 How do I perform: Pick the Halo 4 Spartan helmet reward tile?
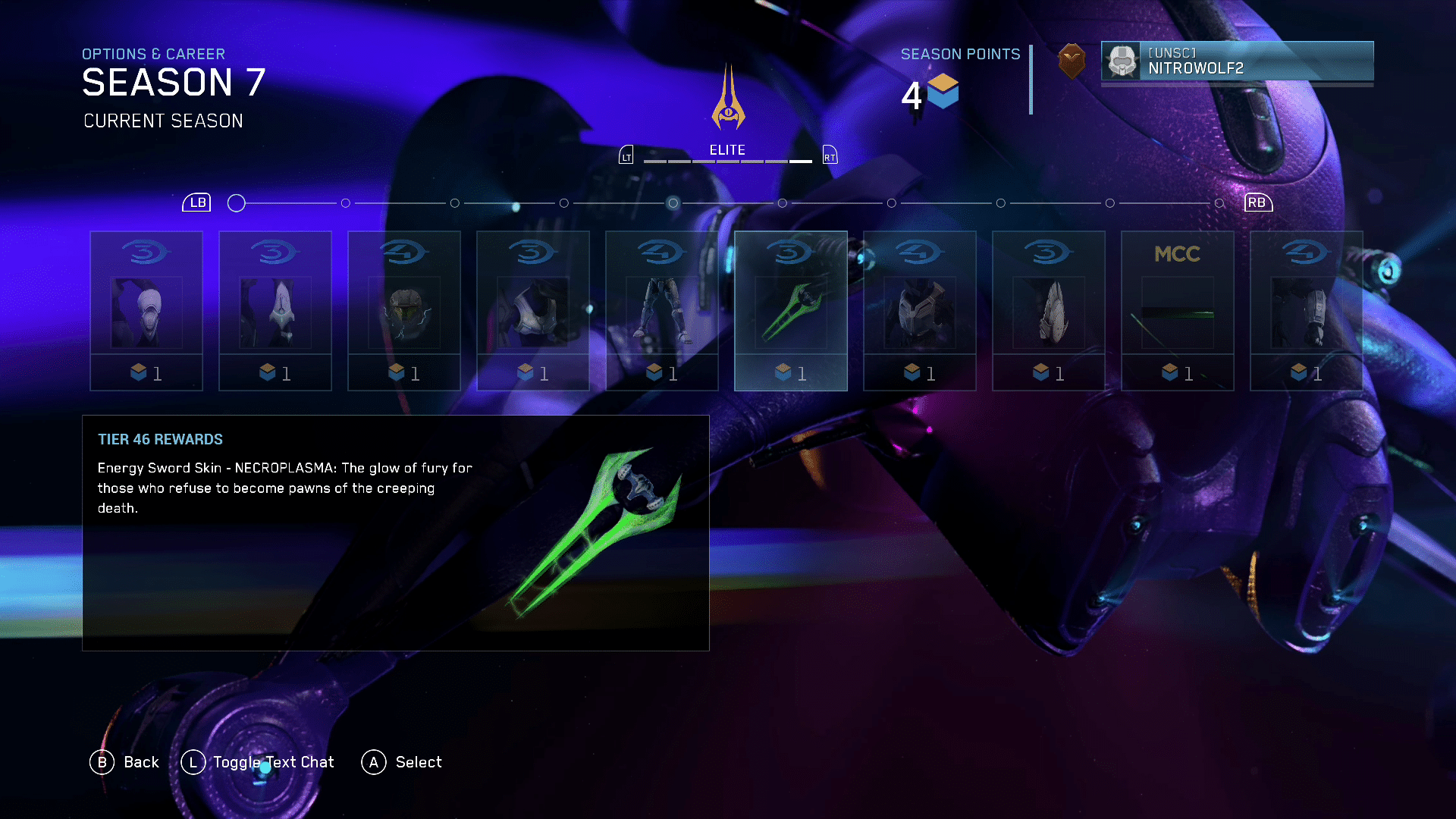pyautogui.click(x=404, y=311)
